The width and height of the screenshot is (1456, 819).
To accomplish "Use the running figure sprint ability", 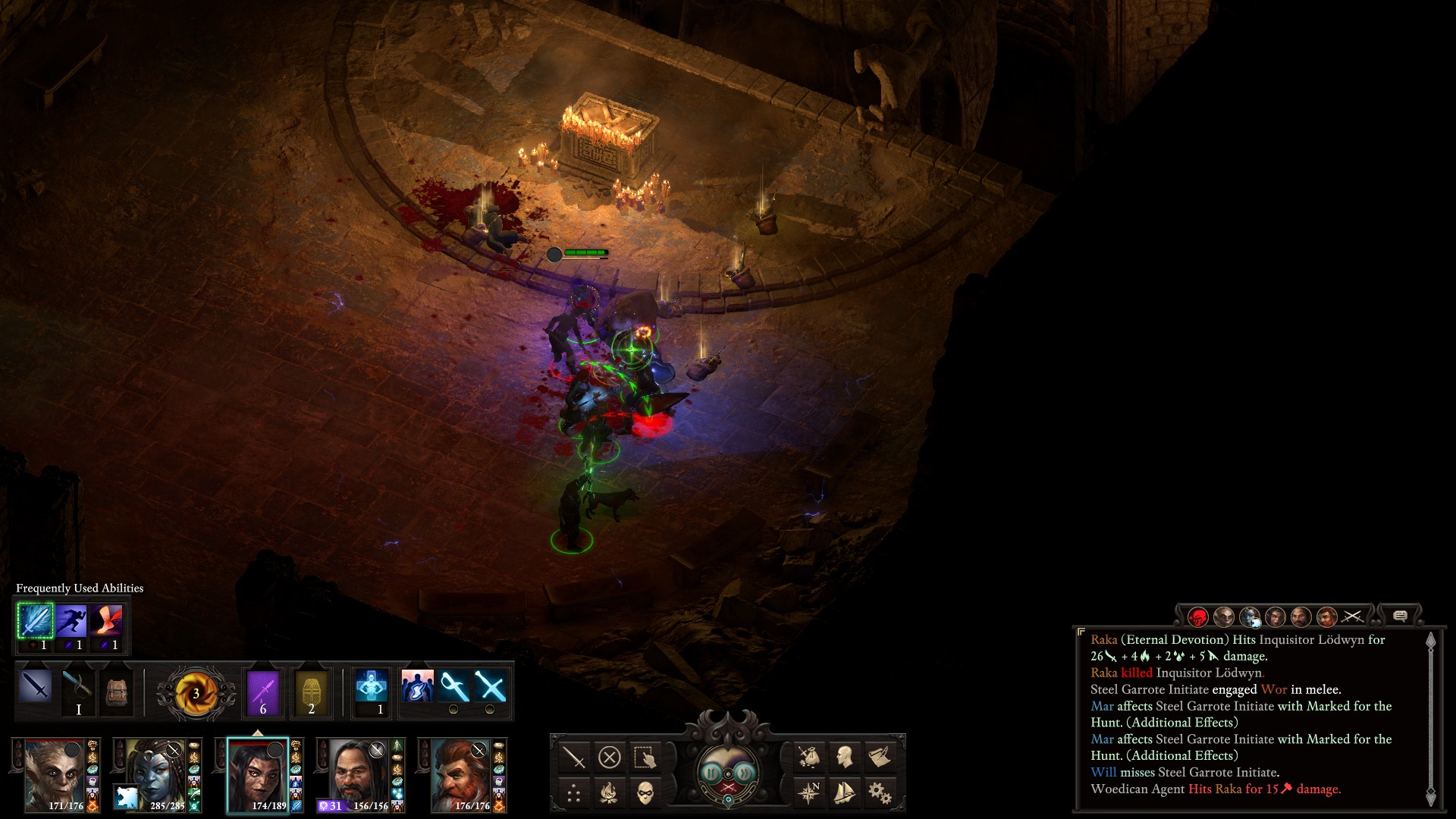I will tap(71, 621).
